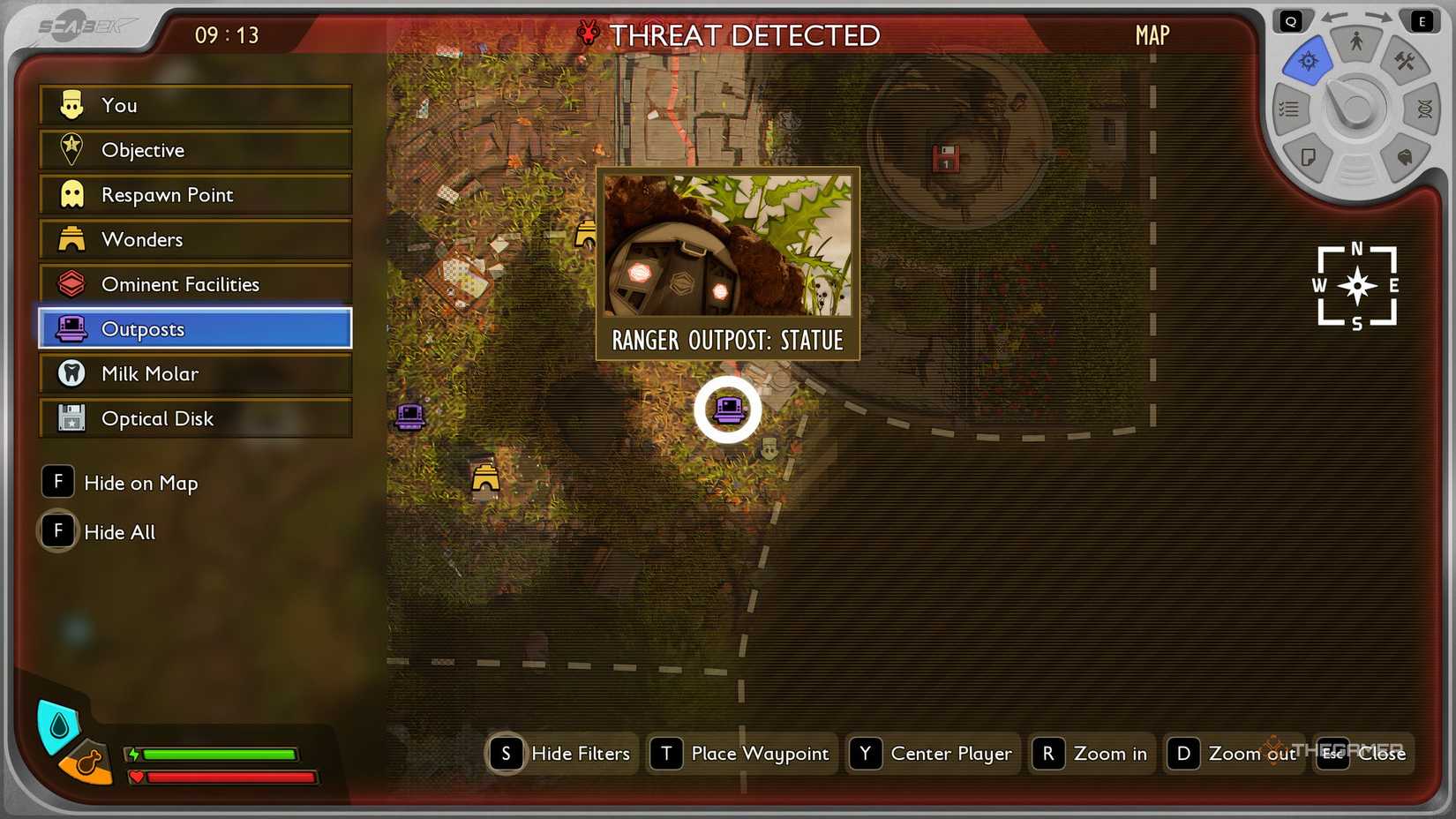The image size is (1456, 819).
Task: Open crafting via the hammer and wrench radial icon
Action: [1404, 59]
